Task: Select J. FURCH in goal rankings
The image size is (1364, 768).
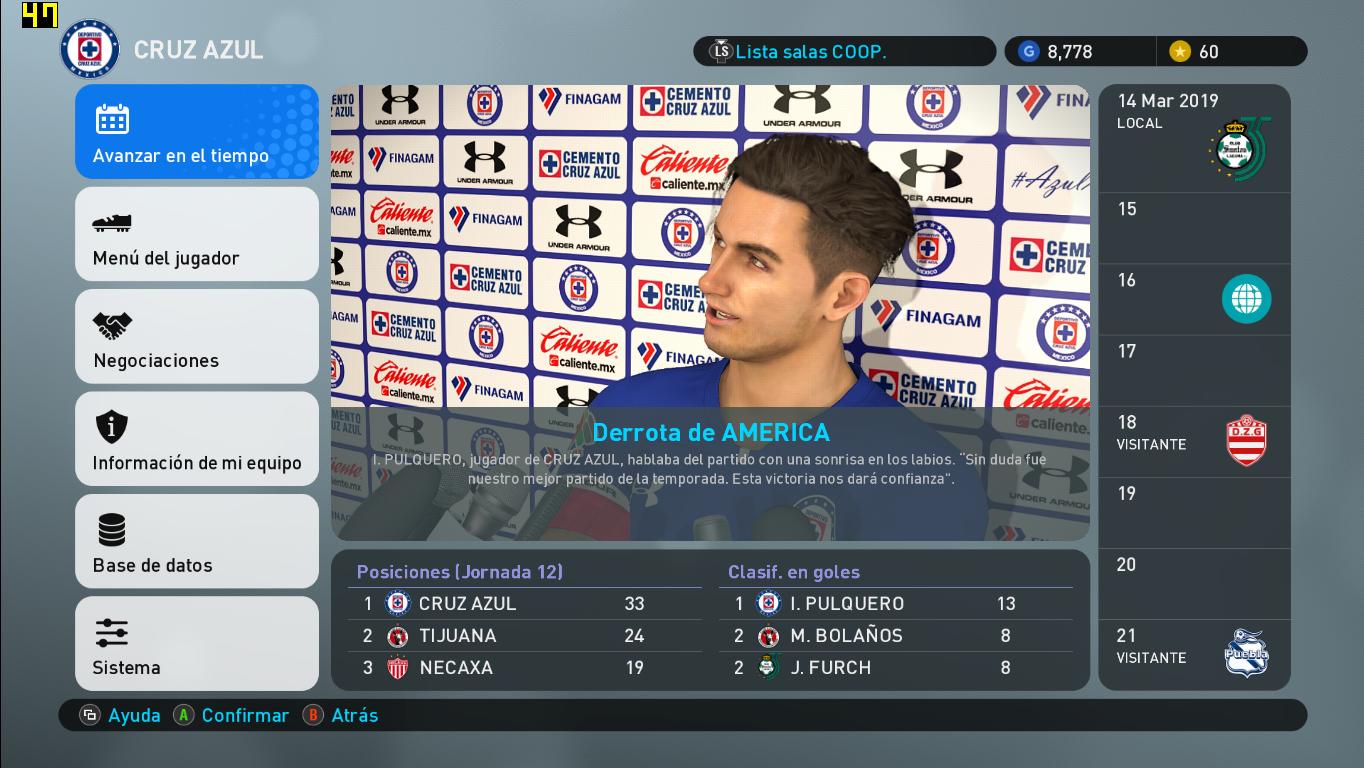Action: pos(896,668)
